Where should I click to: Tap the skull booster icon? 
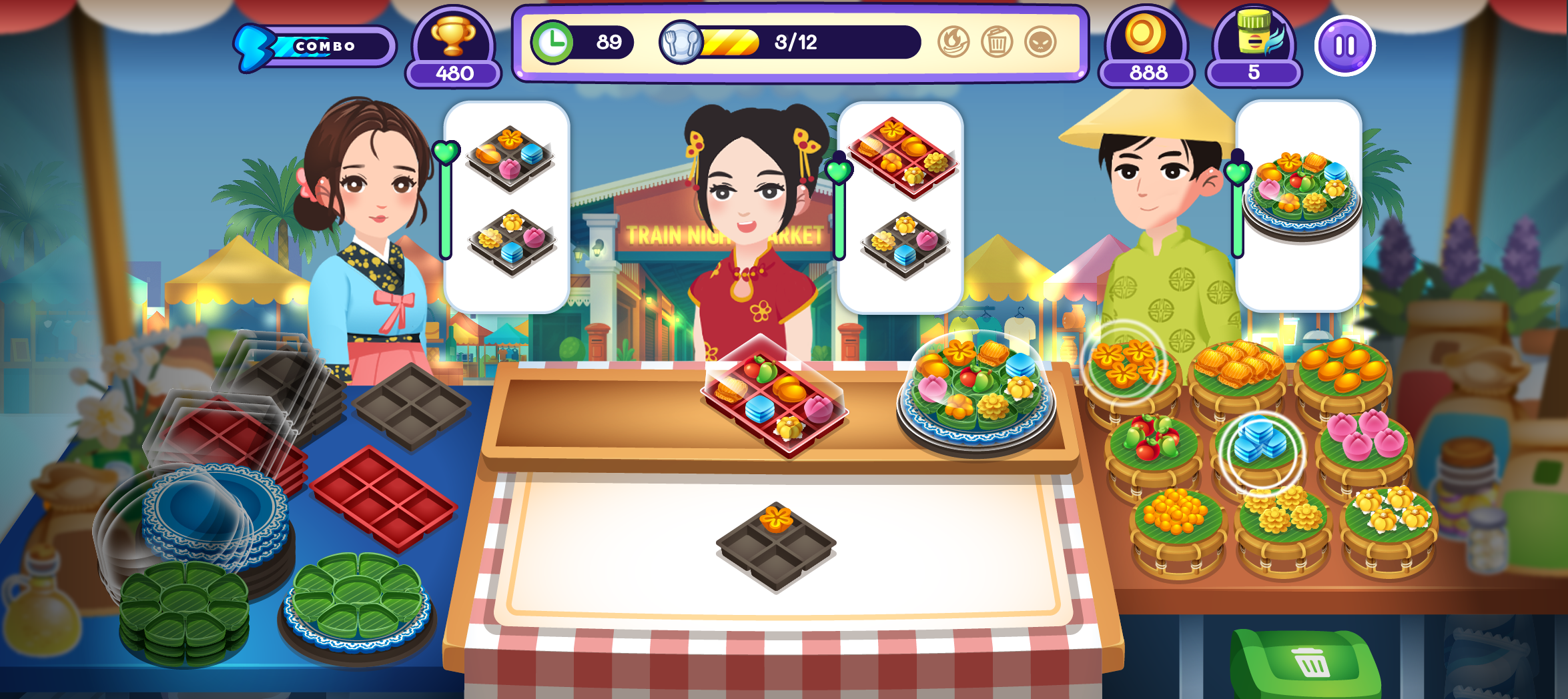coord(1040,42)
